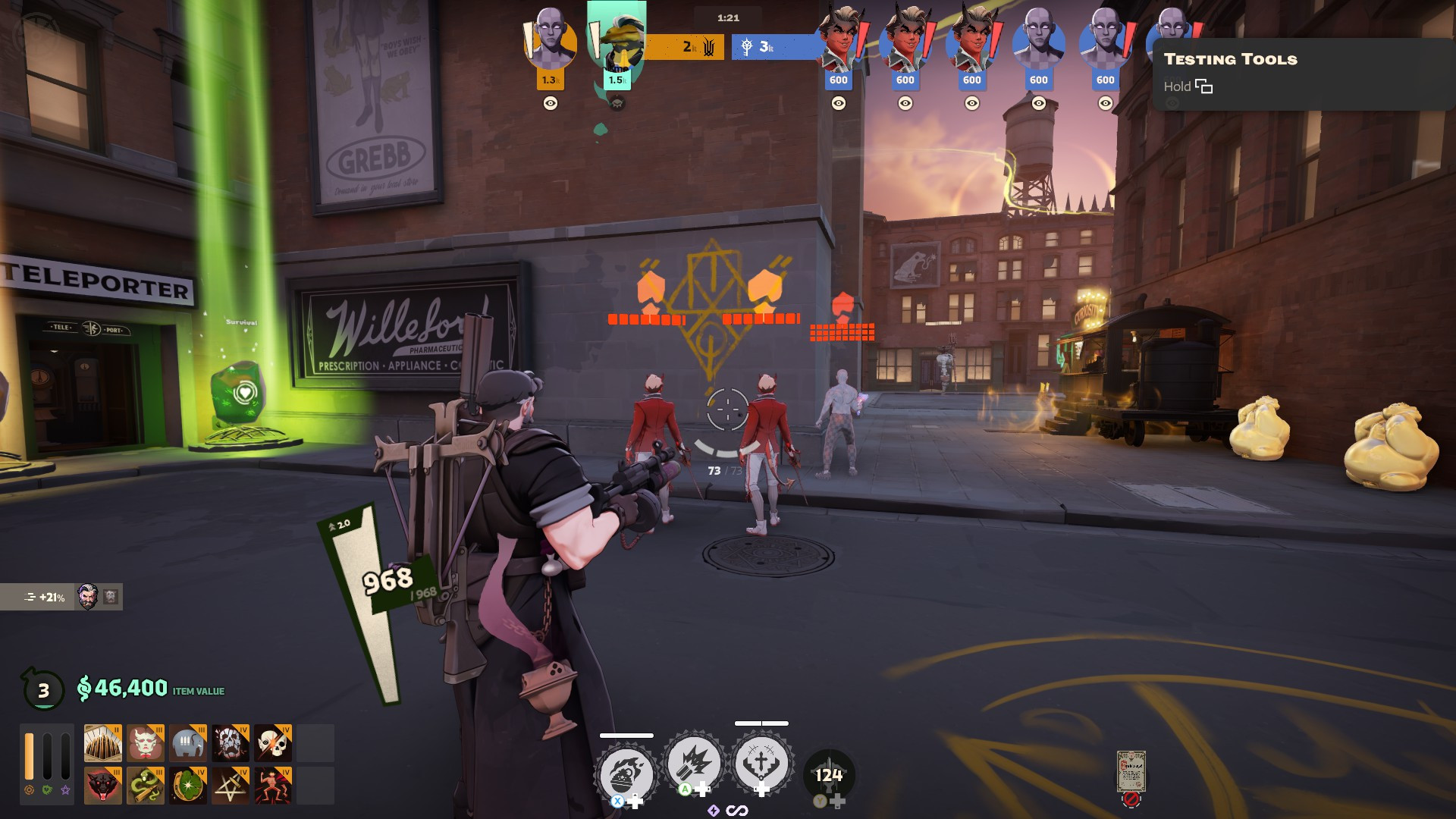Click the red flexing imp item
The width and height of the screenshot is (1456, 819).
click(x=273, y=786)
